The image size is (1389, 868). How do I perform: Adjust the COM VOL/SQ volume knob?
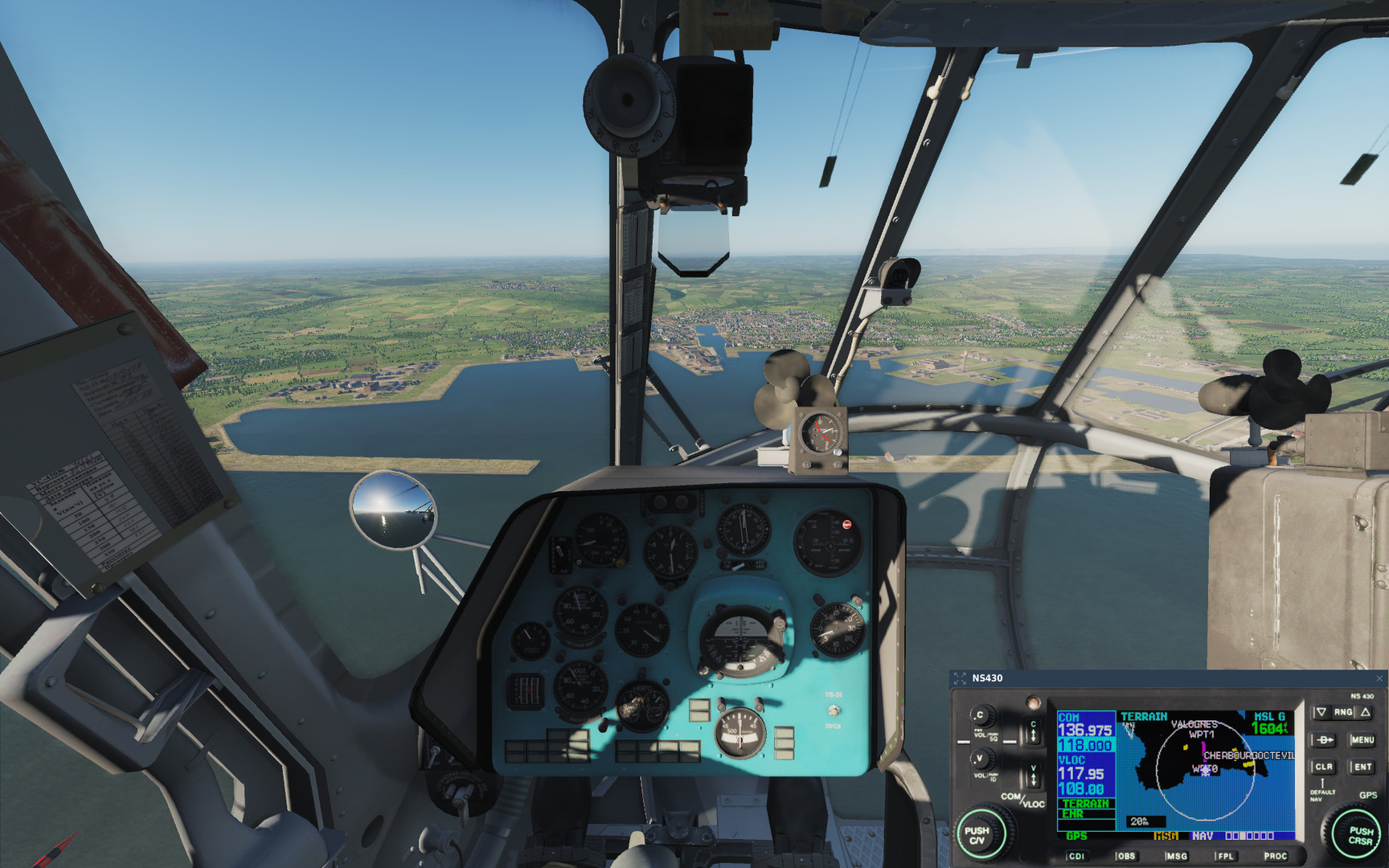pos(981,717)
